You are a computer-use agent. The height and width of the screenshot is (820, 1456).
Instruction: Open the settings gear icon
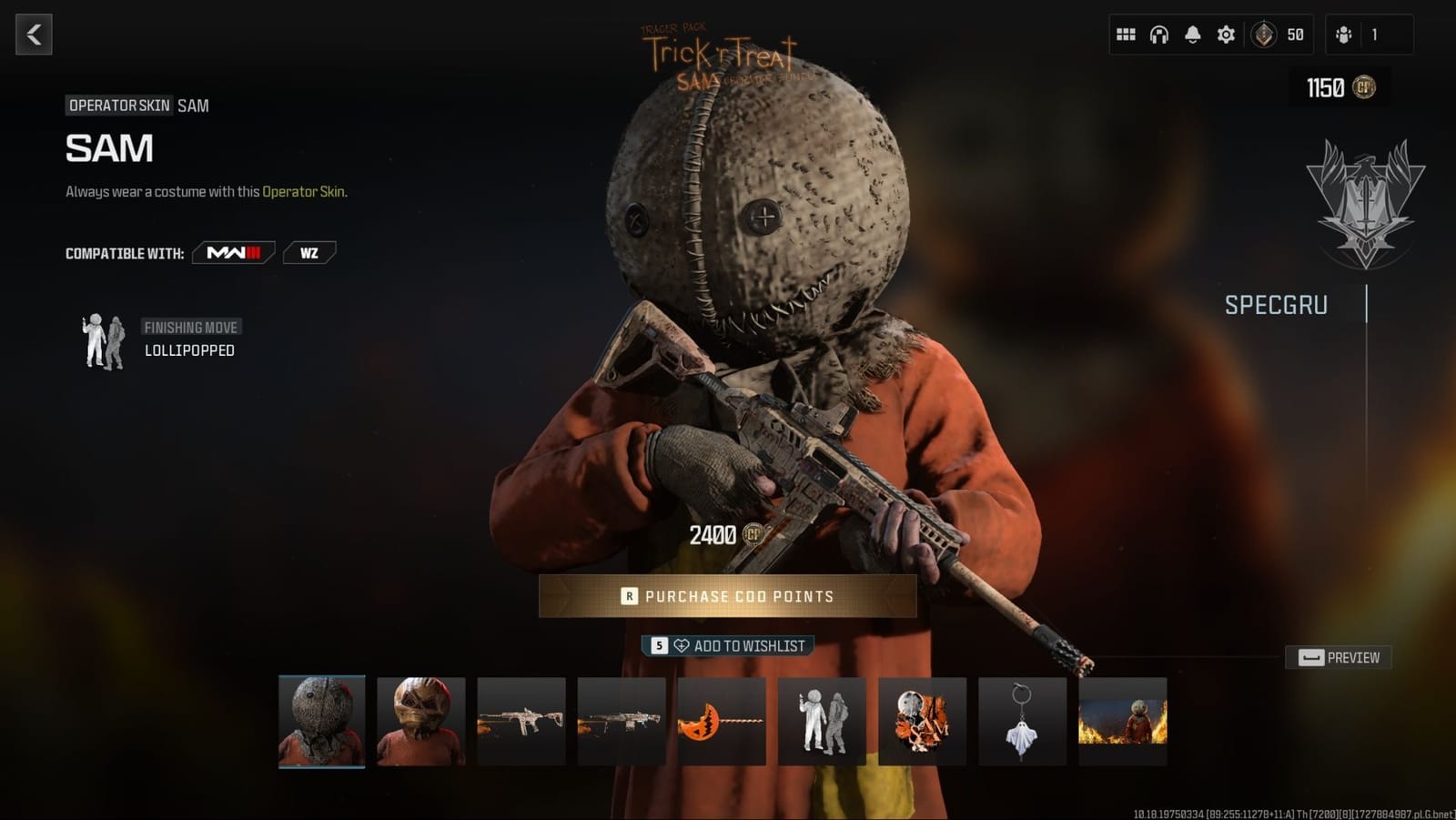1225,34
